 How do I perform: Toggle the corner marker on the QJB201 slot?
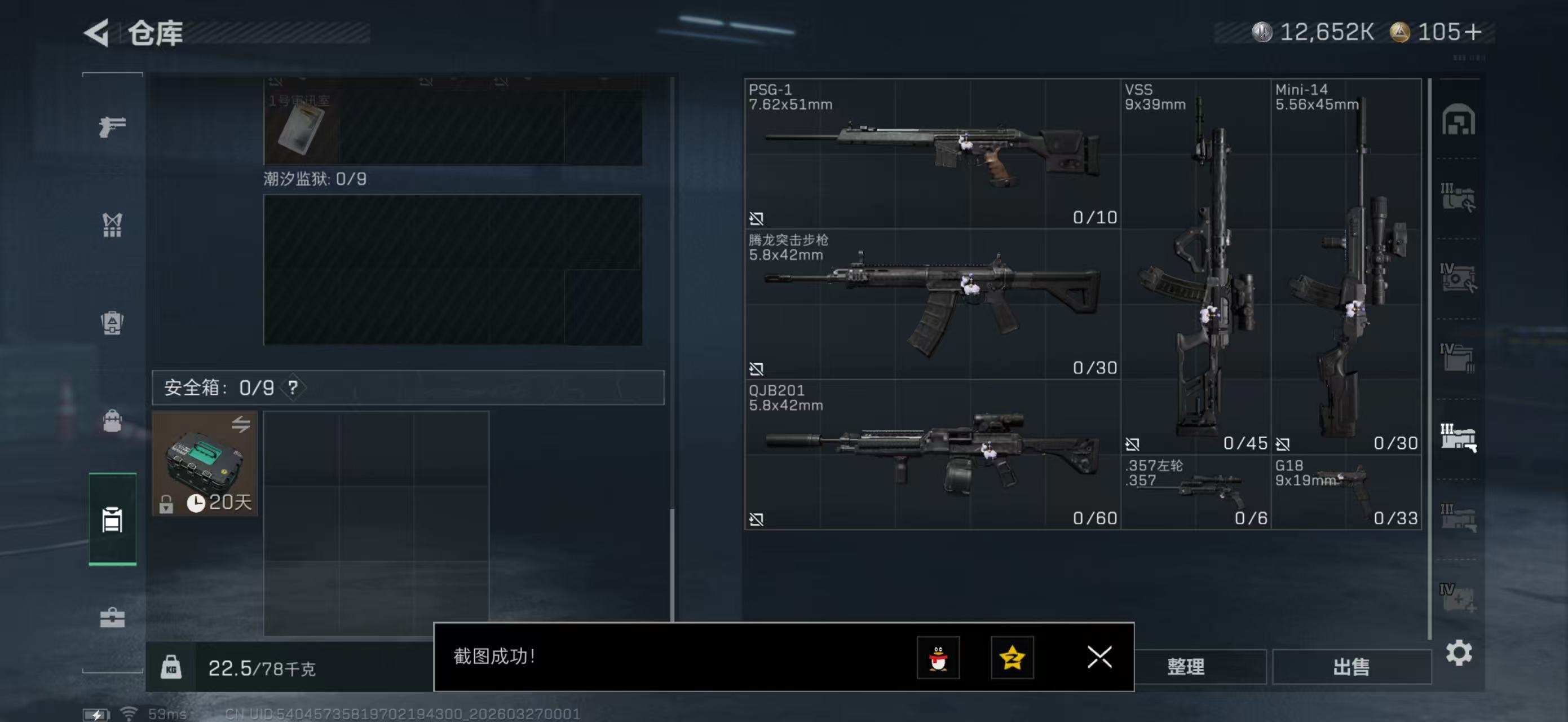(757, 519)
